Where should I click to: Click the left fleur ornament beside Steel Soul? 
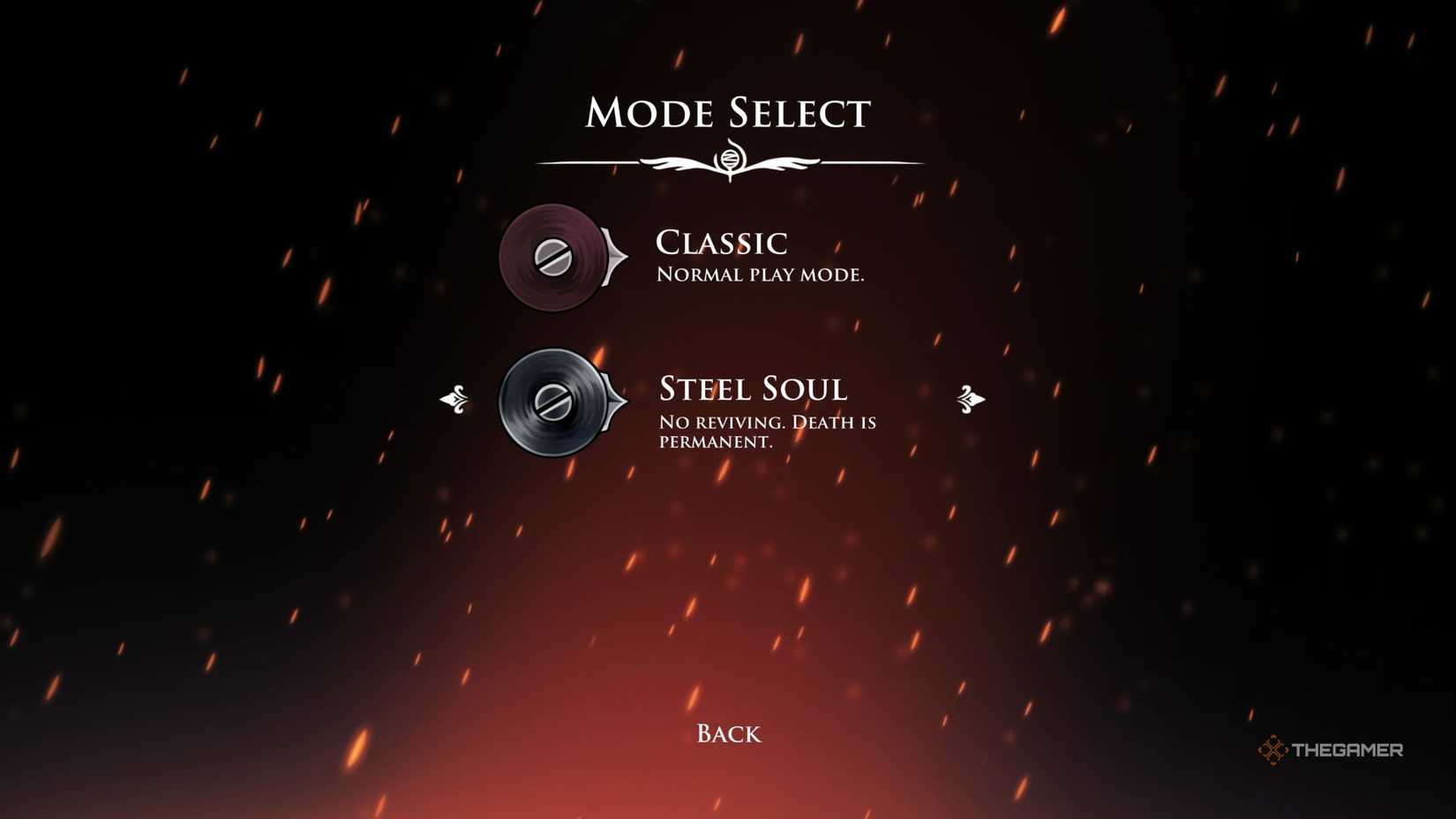[458, 401]
